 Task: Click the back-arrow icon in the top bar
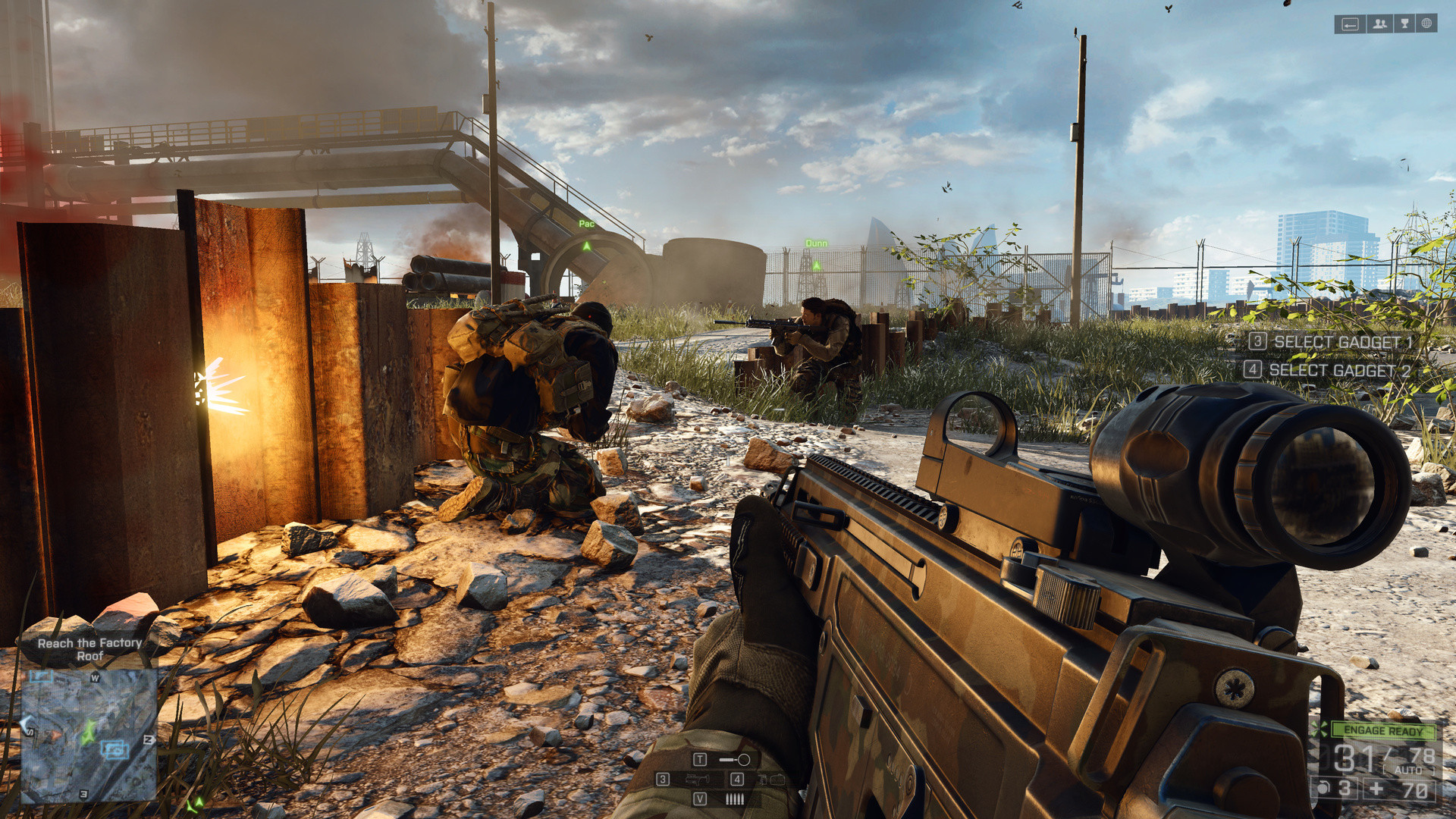tap(1350, 24)
